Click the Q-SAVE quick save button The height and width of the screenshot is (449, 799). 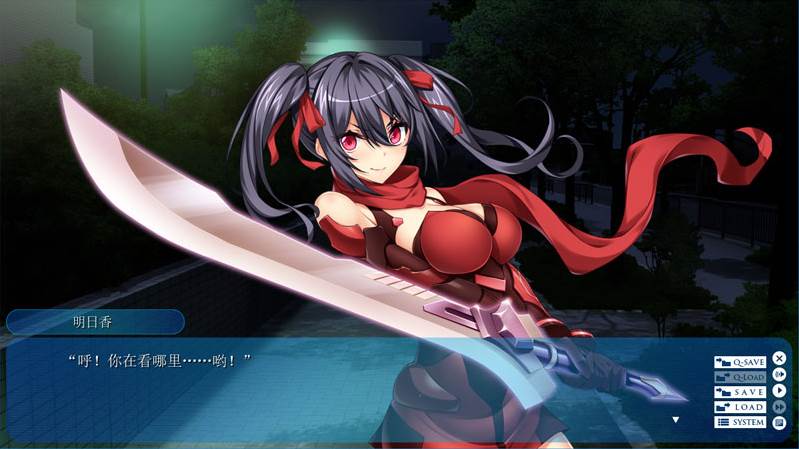coord(740,362)
